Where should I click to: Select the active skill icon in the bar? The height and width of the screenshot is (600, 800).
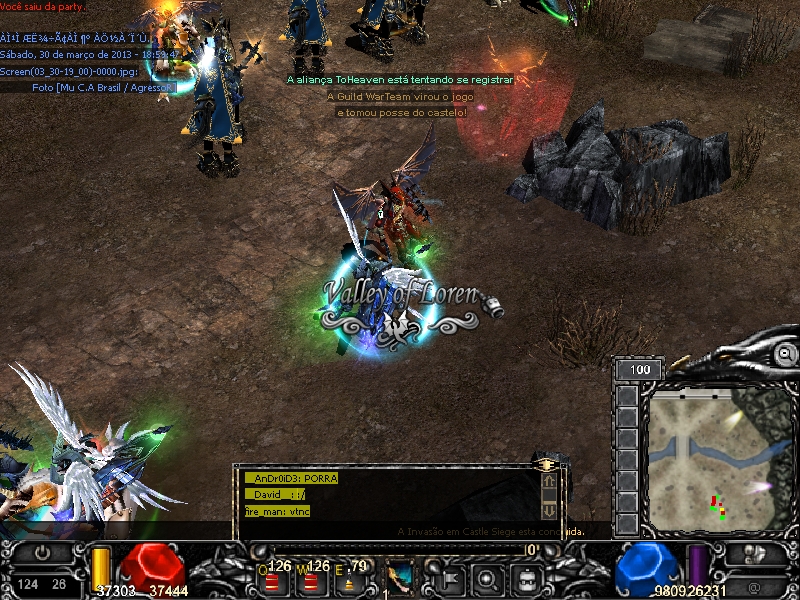[400, 577]
